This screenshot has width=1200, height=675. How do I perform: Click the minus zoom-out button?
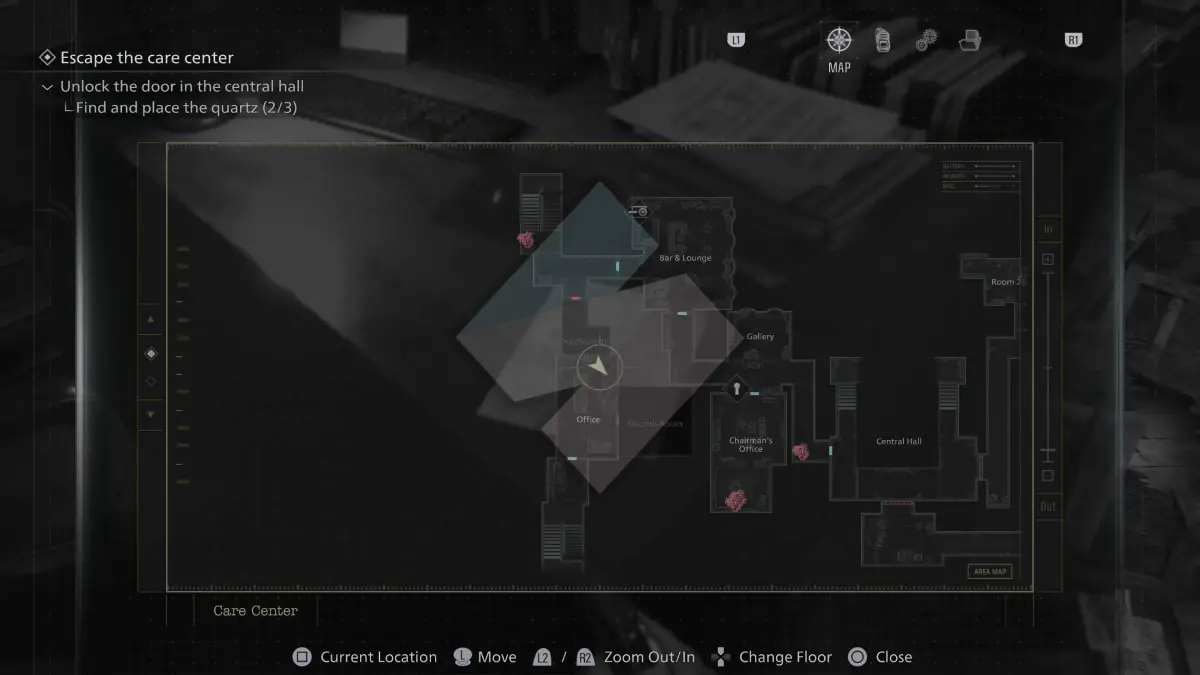1048,476
